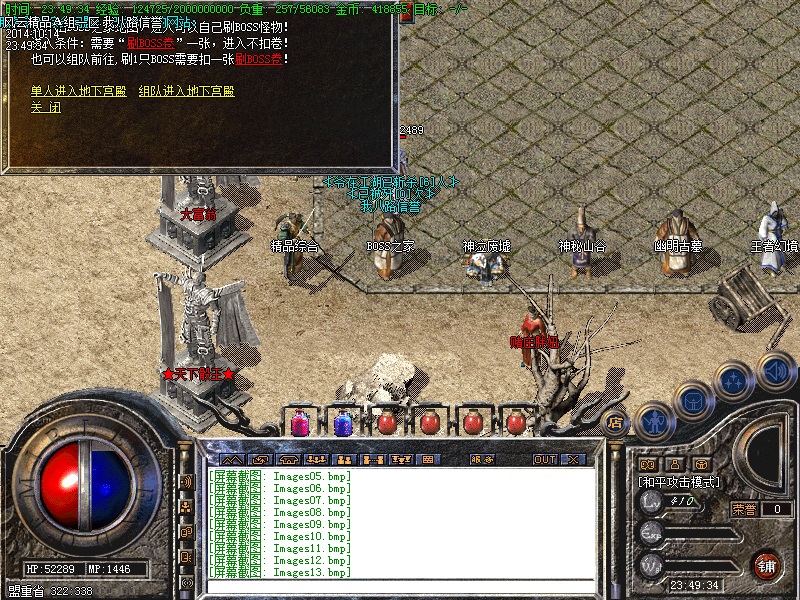Click the 和平攻击模式 attack mode label
Screen dimensions: 800x600
680,482
